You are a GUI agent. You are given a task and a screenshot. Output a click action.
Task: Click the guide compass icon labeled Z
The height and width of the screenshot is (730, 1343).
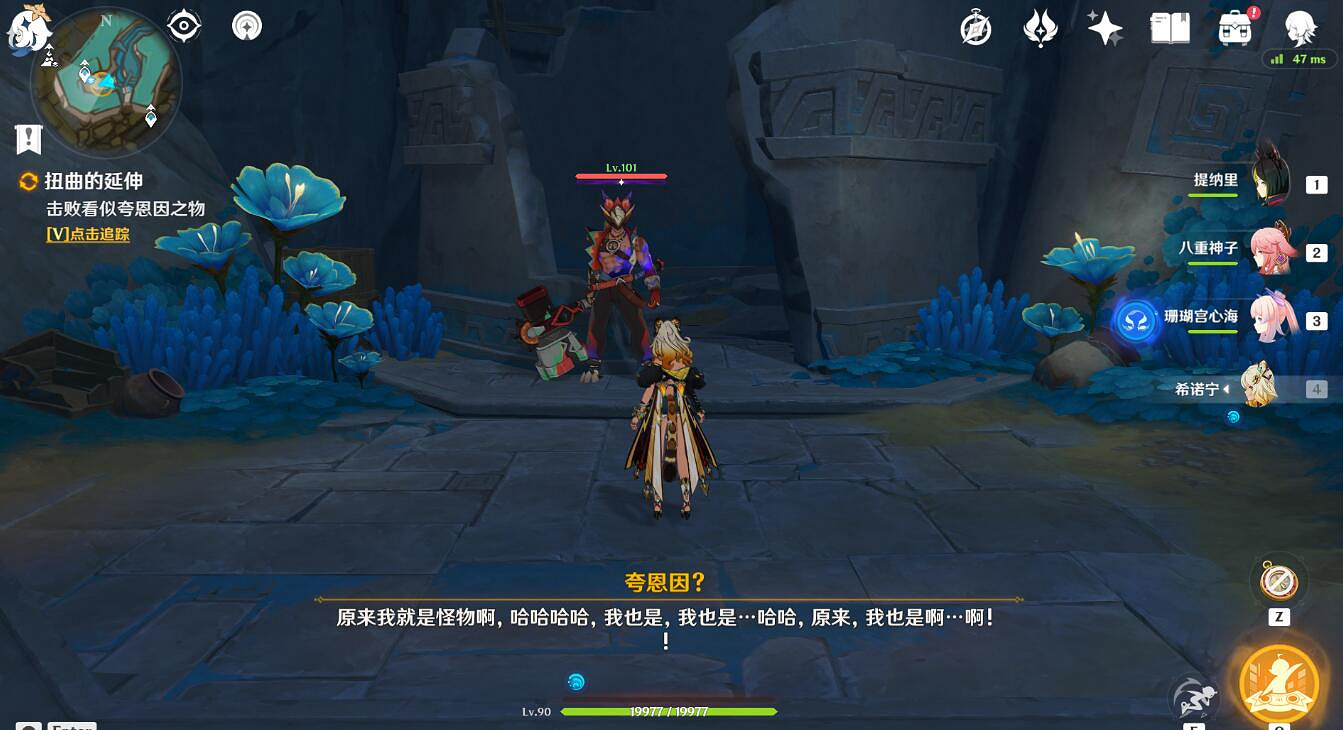(1278, 580)
